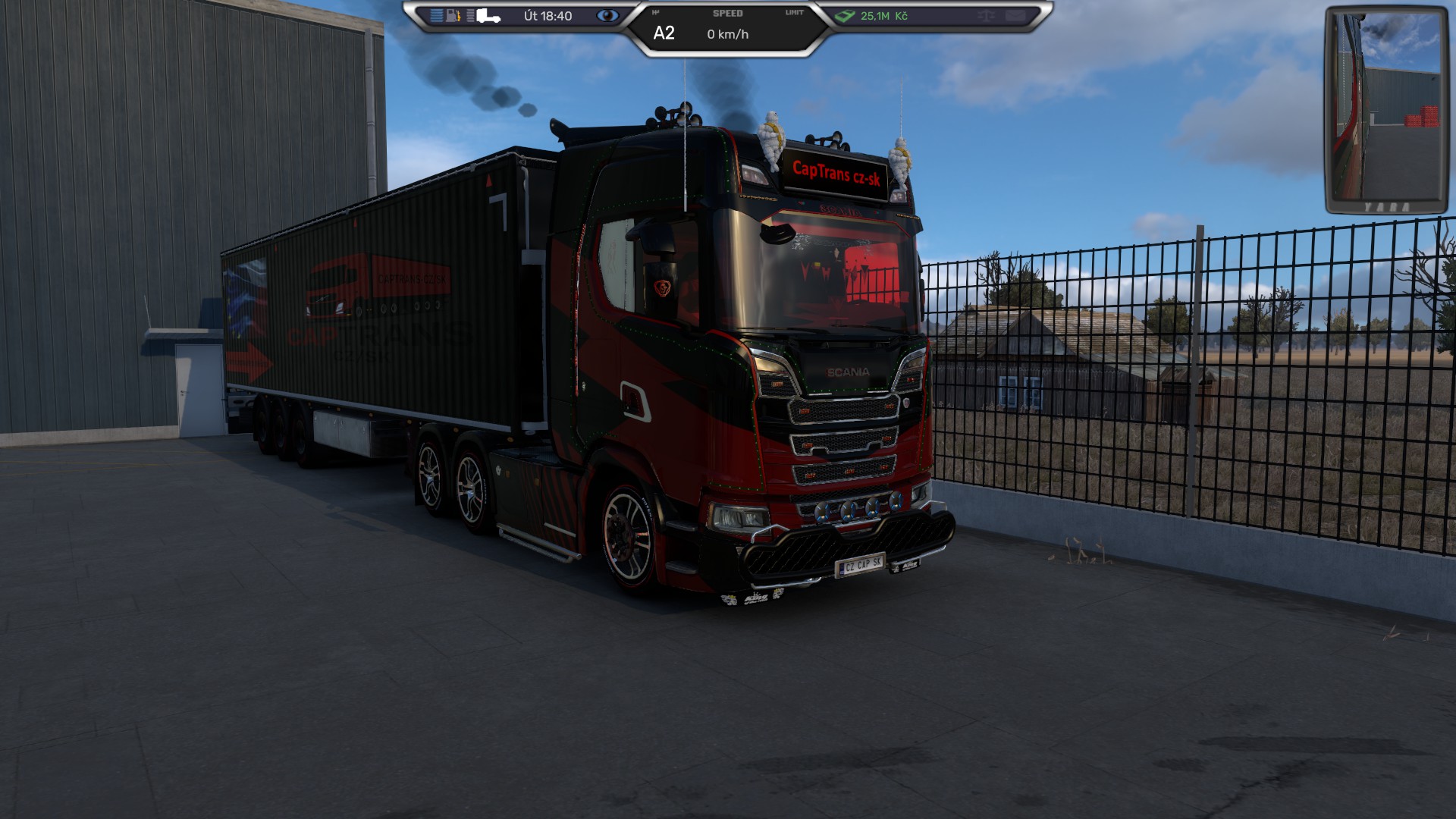The image size is (1456, 819).
Task: Click the white truck status icon
Action: (x=488, y=16)
